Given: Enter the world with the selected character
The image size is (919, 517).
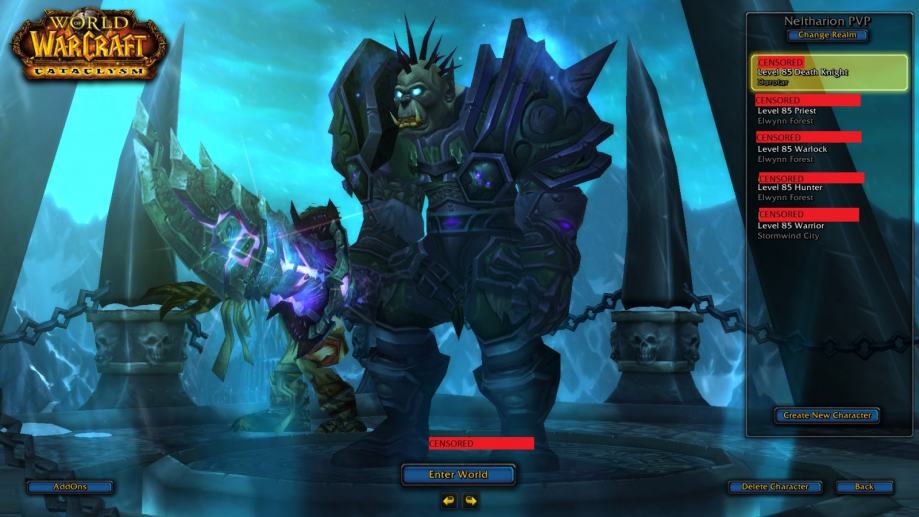Looking at the screenshot, I should tap(458, 474).
